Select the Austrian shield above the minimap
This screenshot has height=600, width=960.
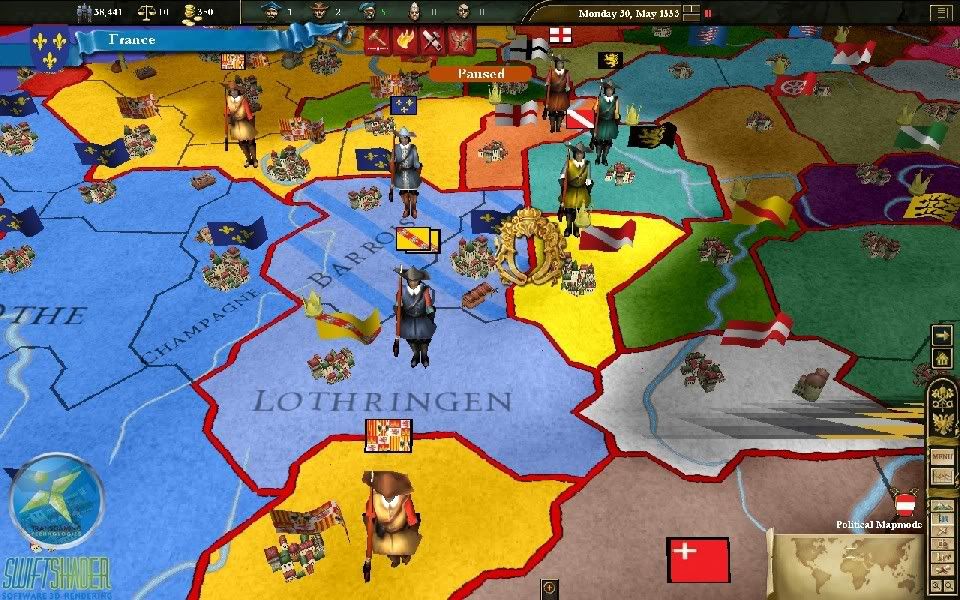907,503
